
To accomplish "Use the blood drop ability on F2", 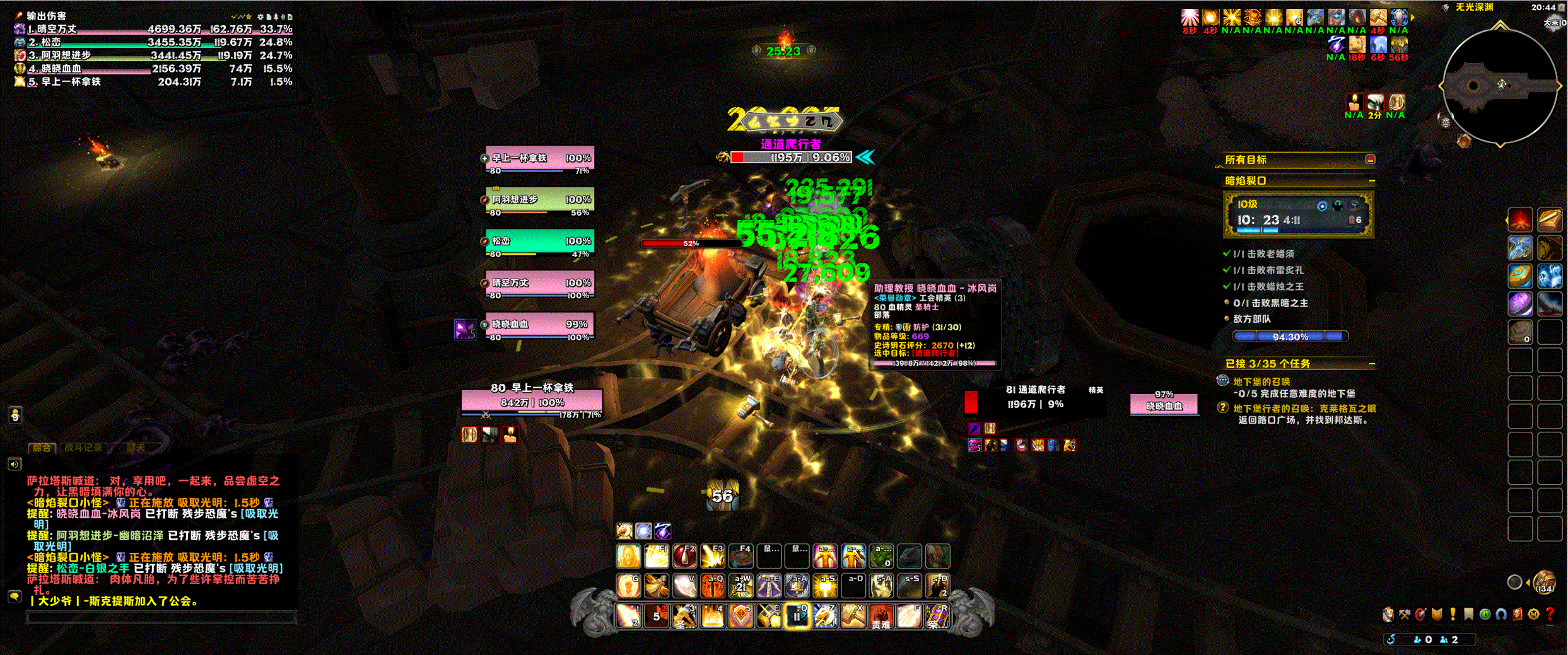I will tap(684, 556).
